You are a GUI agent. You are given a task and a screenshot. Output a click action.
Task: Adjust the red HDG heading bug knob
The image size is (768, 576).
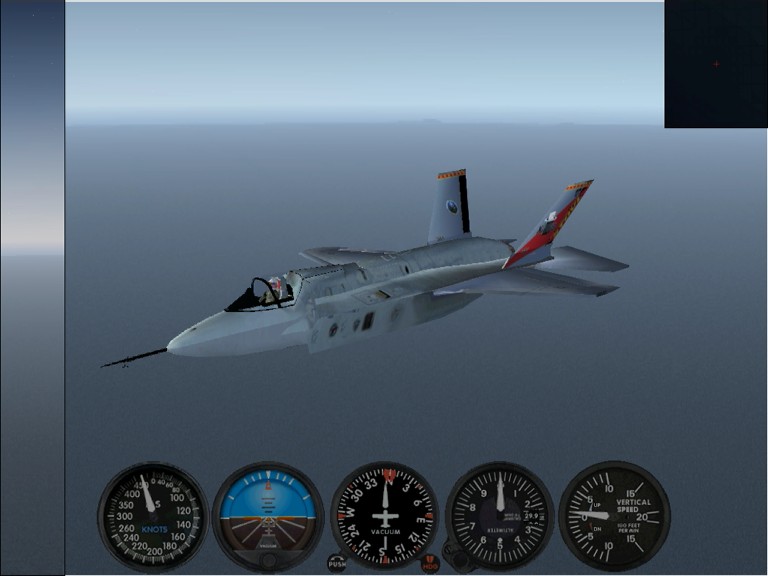430,563
